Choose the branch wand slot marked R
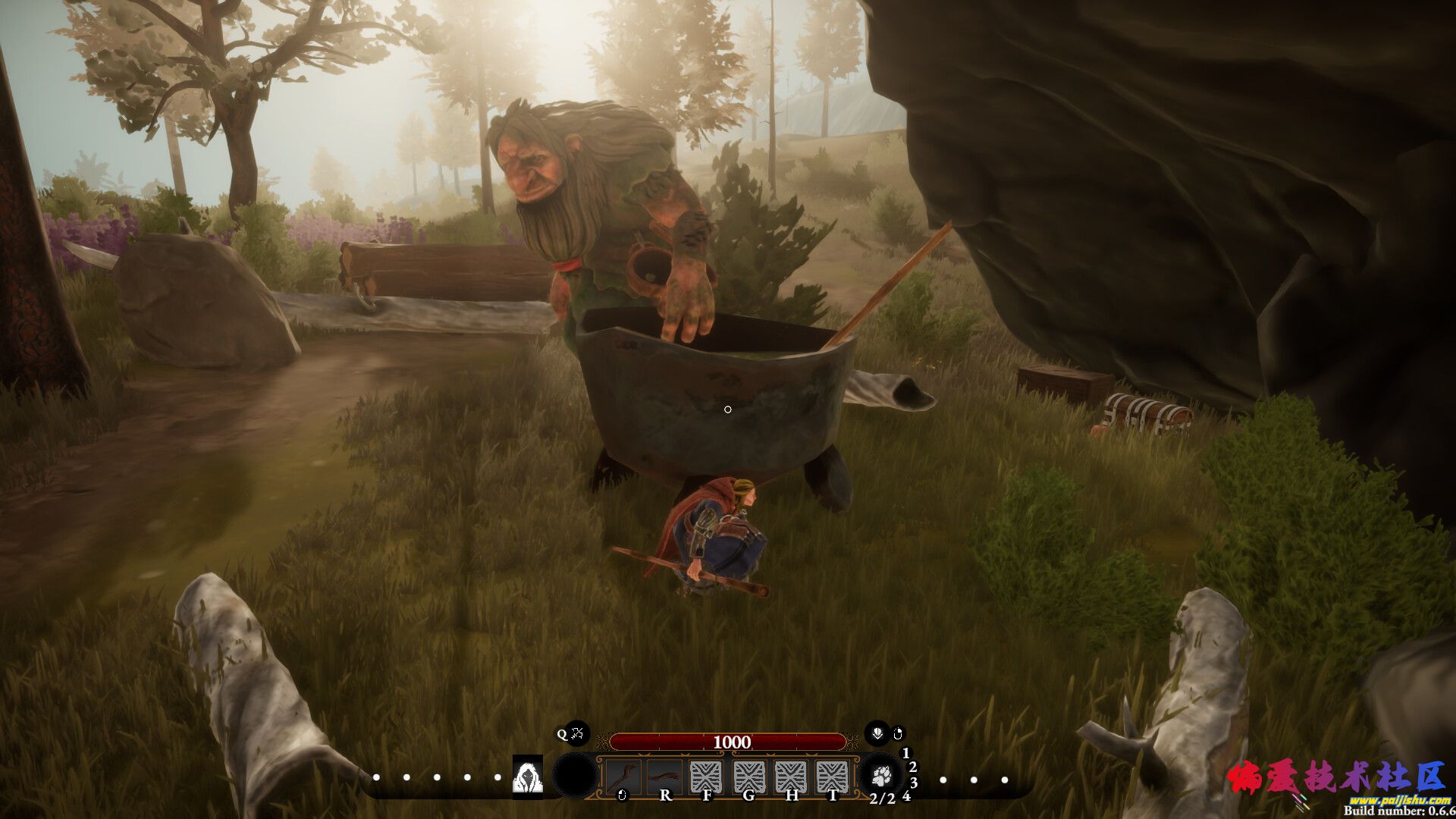The height and width of the screenshot is (819, 1456). pos(664,777)
